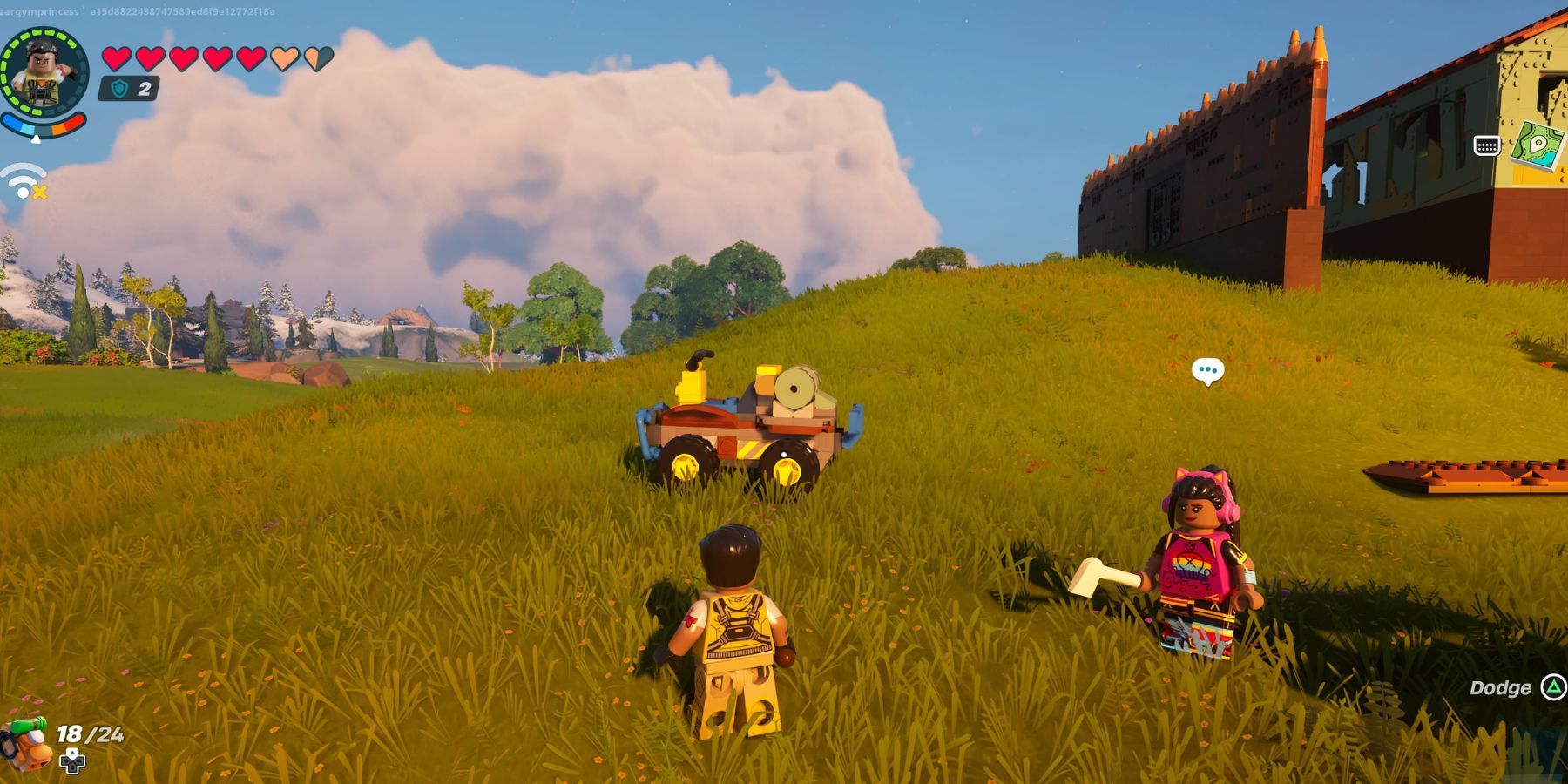Click the half-filled seventh heart
Viewport: 1568px width, 784px height.
[x=317, y=57]
